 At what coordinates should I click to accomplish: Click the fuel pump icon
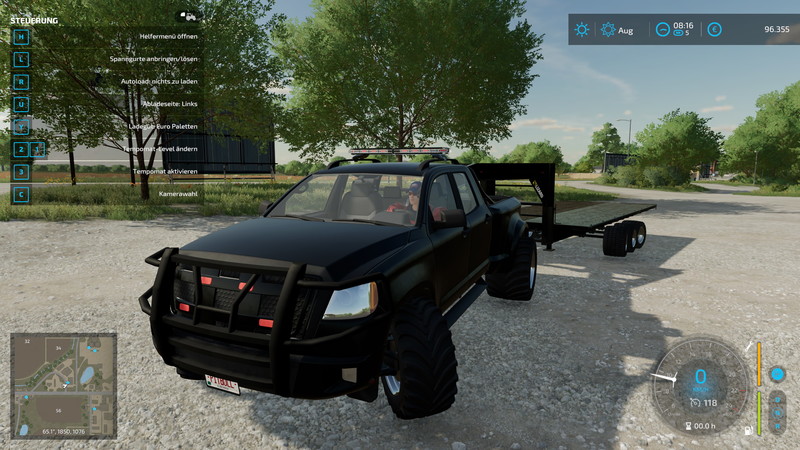tap(747, 429)
